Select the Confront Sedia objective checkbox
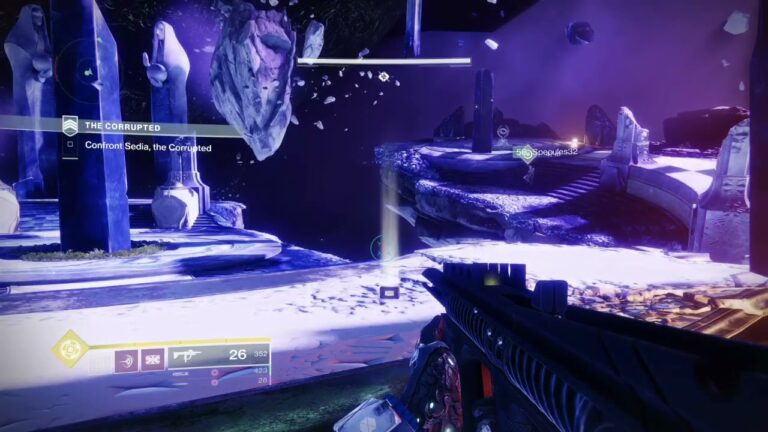Viewport: 768px width, 432px height. [x=70, y=146]
